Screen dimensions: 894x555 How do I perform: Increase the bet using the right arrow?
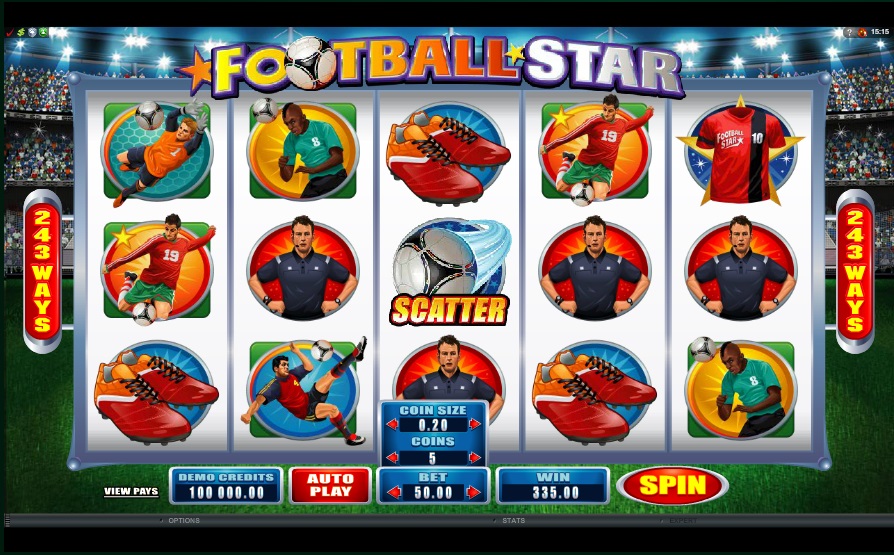pos(476,492)
